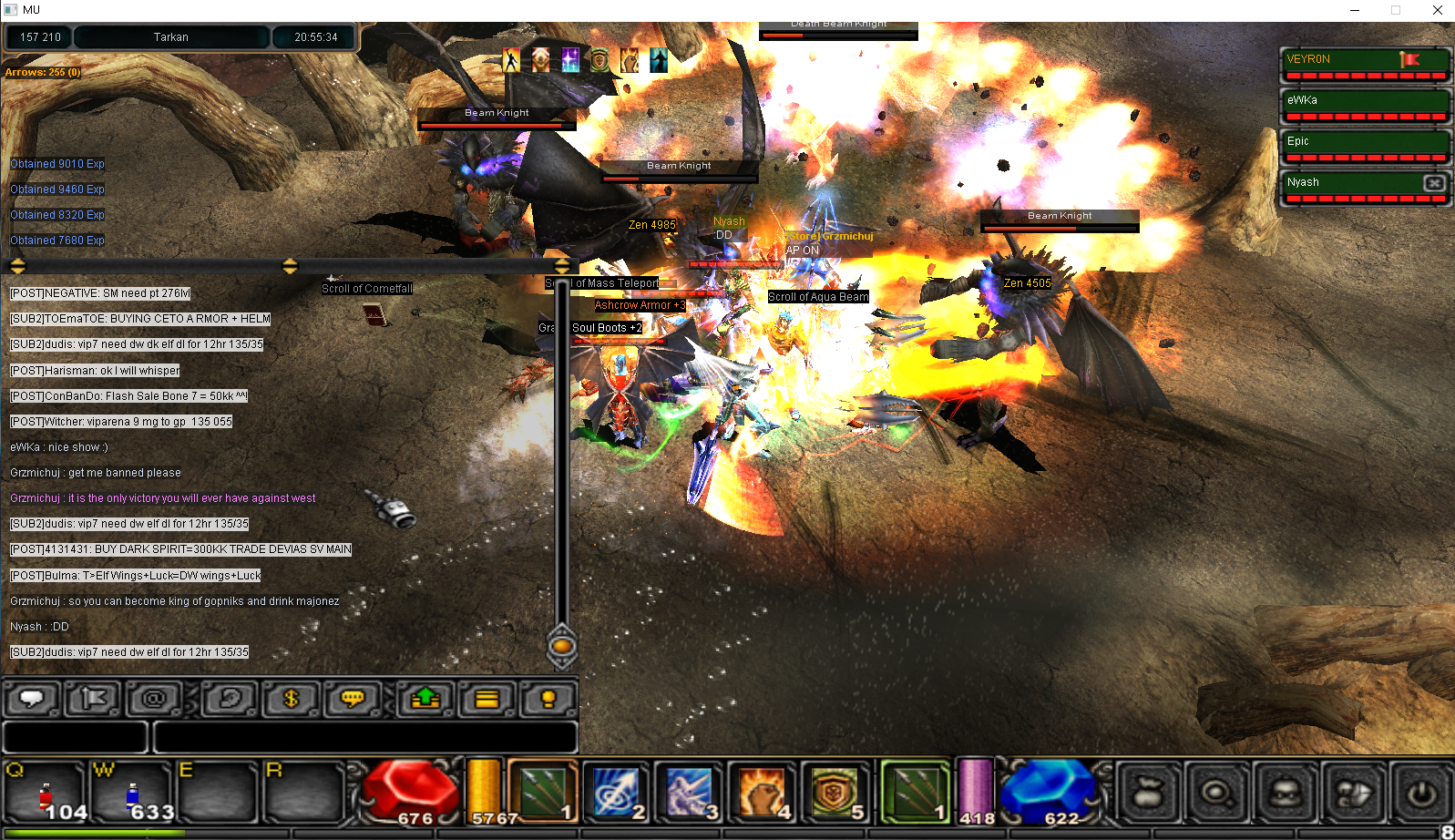Select party member Epic
The width and height of the screenshot is (1455, 840).
(1363, 148)
